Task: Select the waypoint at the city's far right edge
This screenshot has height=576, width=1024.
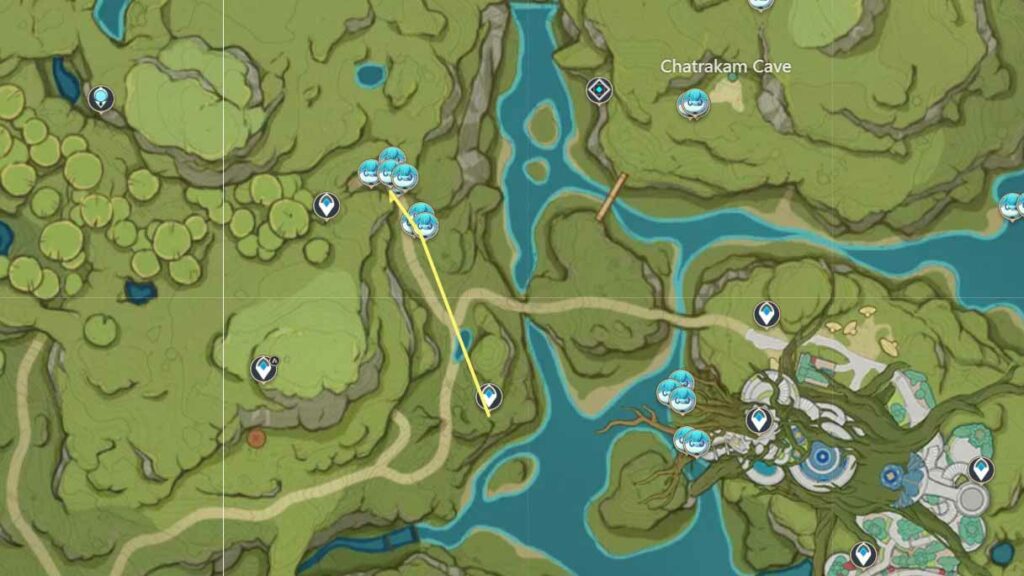Action: pos(981,469)
